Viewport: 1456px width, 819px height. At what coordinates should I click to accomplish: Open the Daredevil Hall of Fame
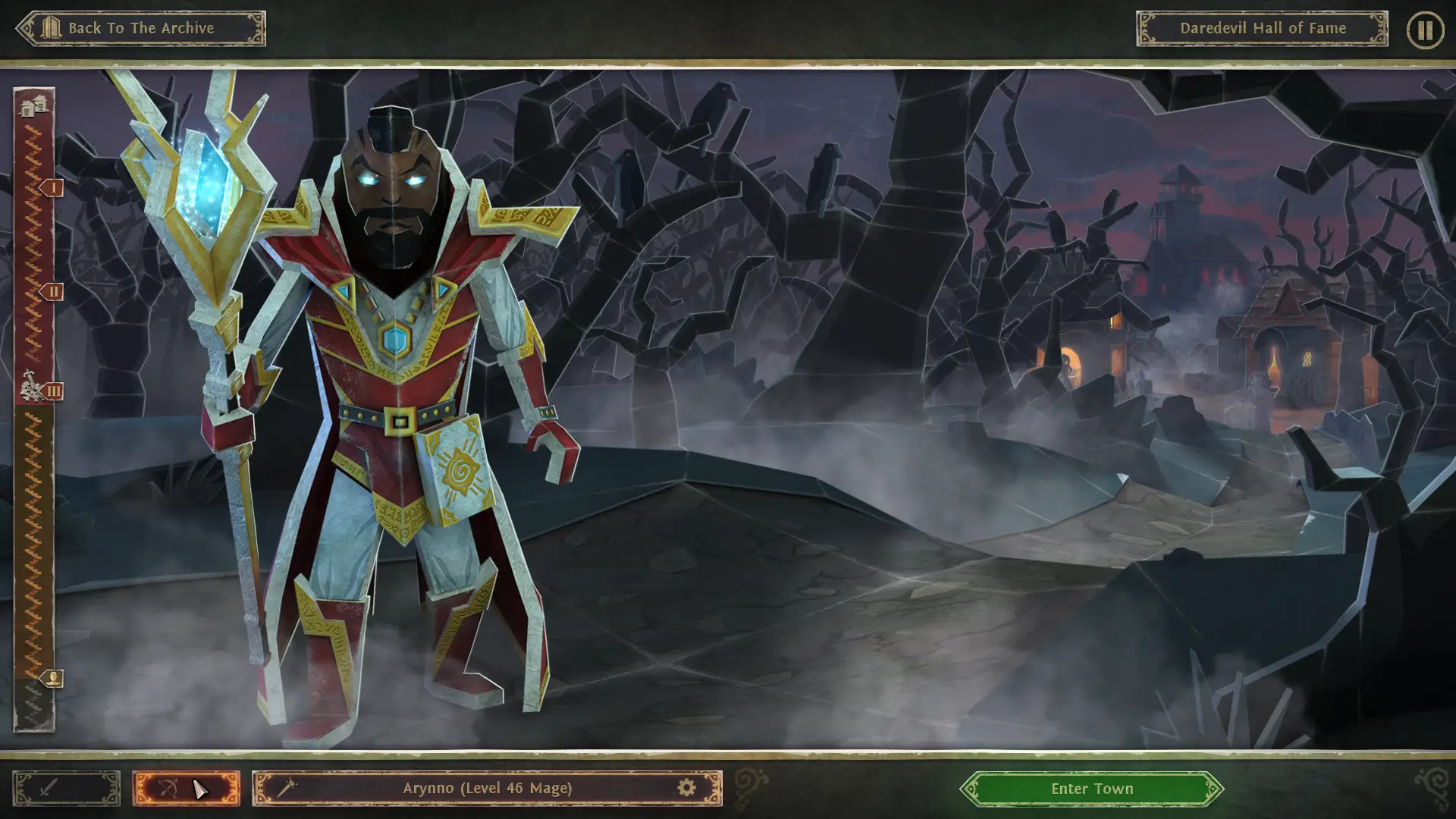coord(1262,29)
